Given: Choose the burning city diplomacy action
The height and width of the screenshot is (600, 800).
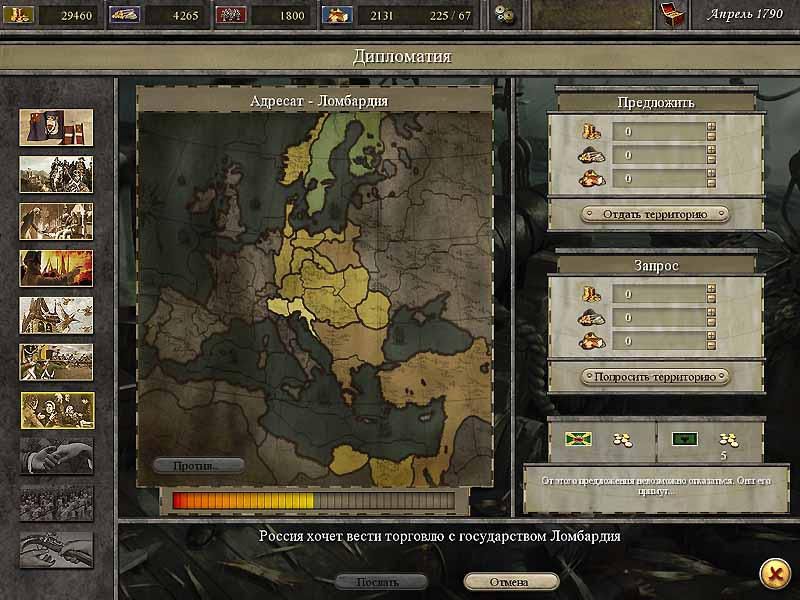Looking at the screenshot, I should [x=56, y=268].
